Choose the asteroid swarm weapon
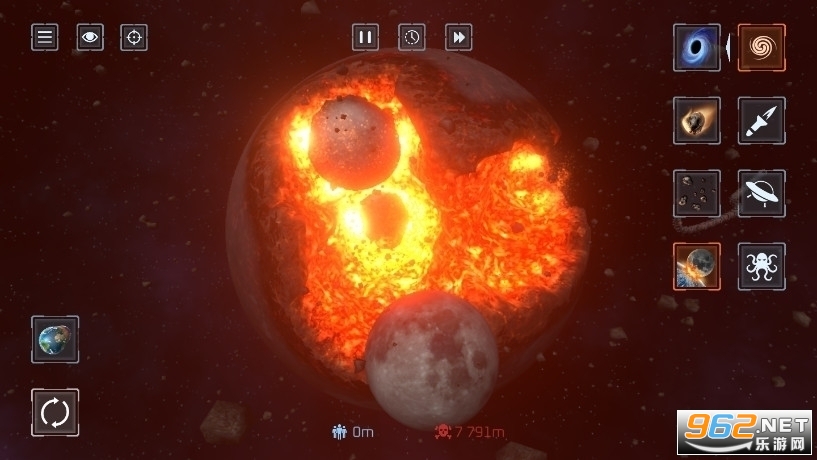The width and height of the screenshot is (817, 460). (x=697, y=194)
